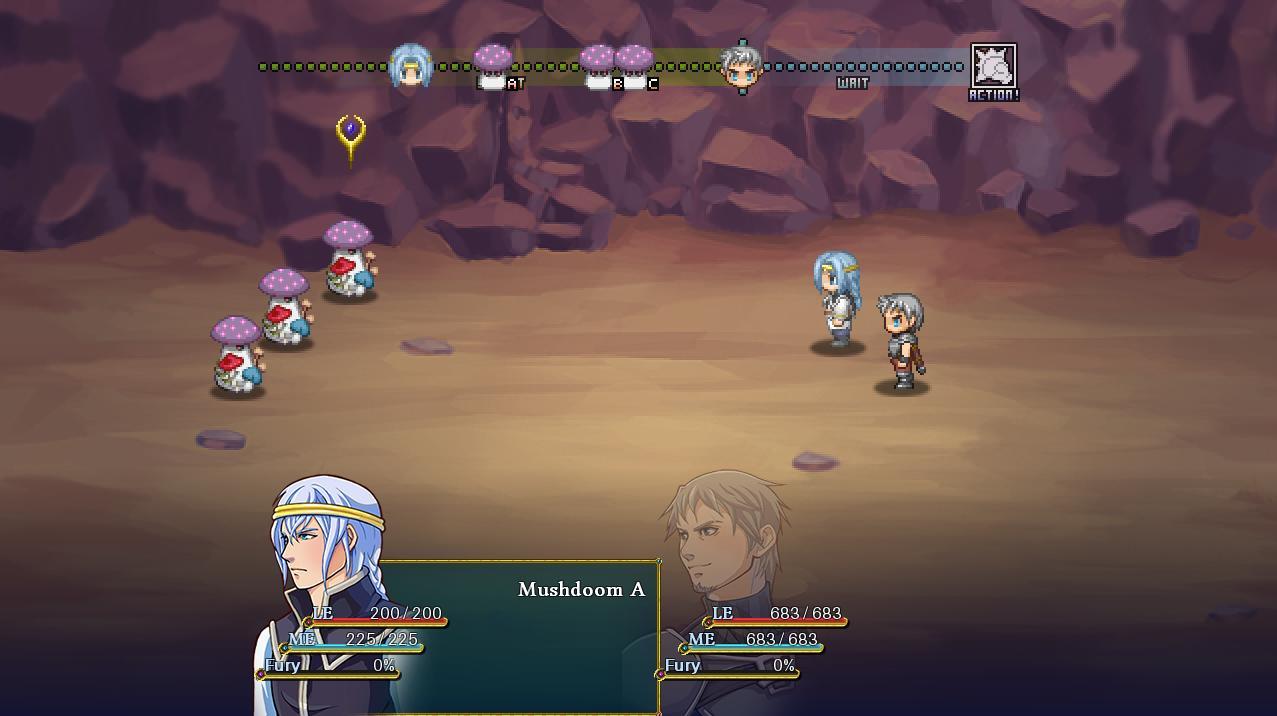Confirm target in the Mushdoom A window

[581, 590]
